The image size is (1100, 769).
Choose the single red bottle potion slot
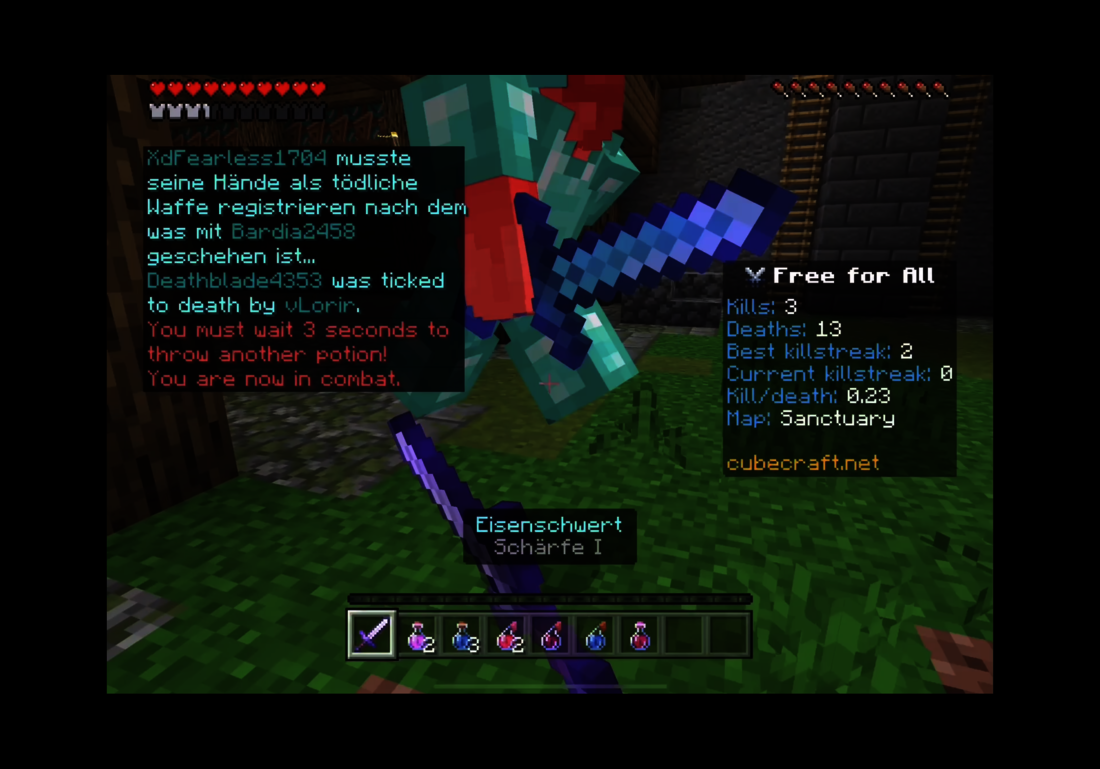[640, 634]
